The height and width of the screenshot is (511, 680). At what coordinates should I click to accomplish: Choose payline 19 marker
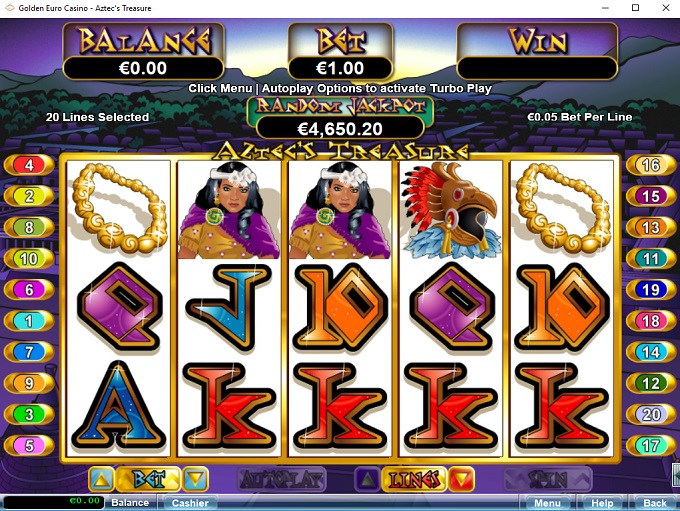pyautogui.click(x=651, y=290)
